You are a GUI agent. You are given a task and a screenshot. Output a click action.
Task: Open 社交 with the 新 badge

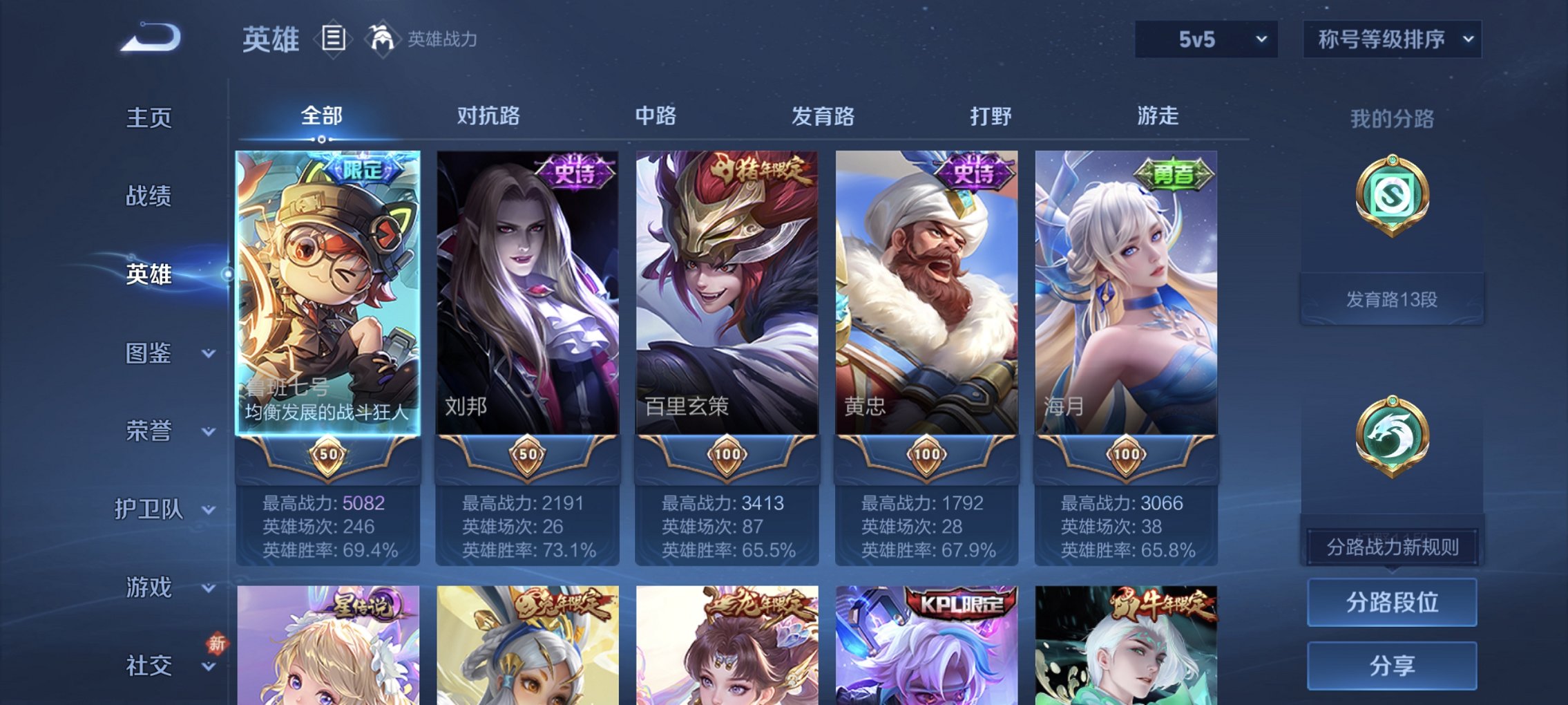coord(153,666)
